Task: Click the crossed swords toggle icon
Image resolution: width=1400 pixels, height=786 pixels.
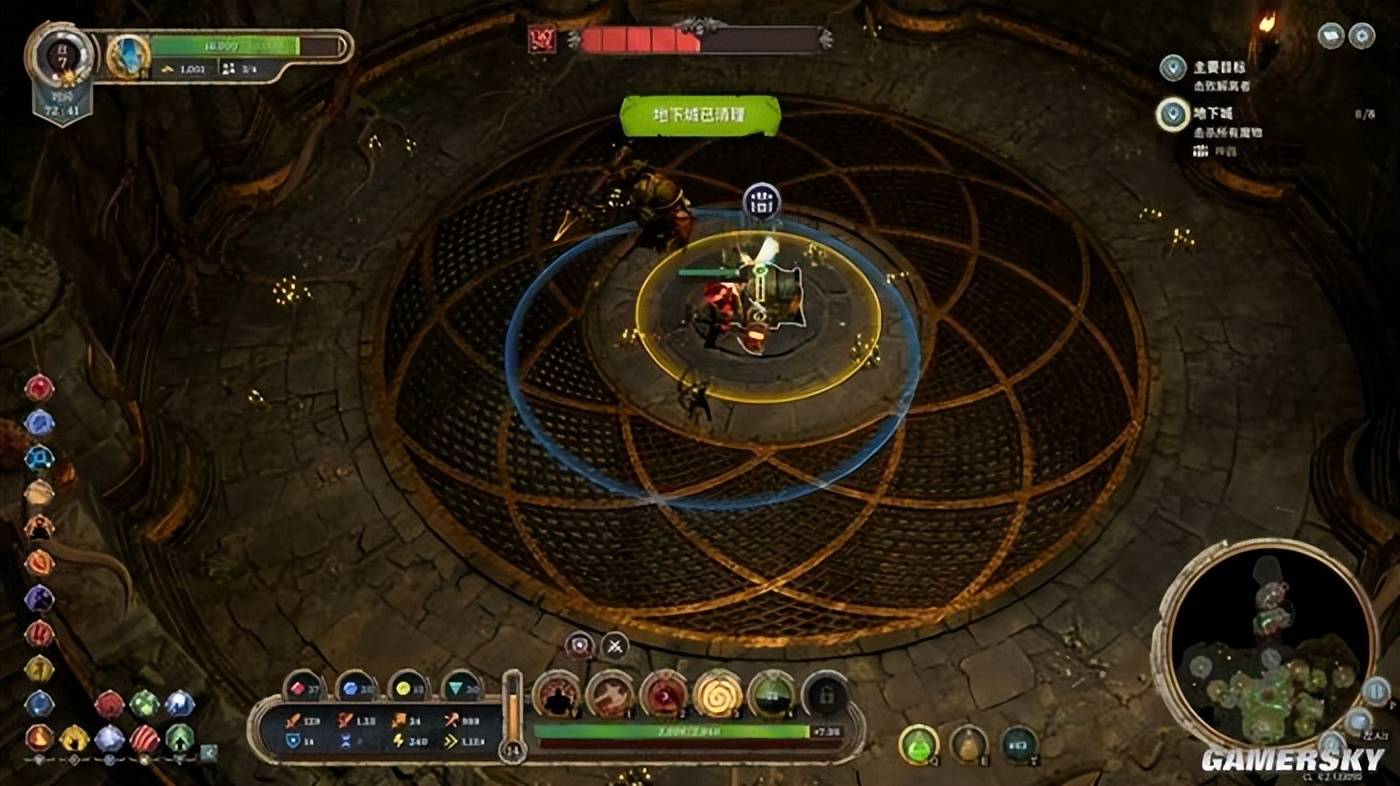Action: tap(614, 645)
